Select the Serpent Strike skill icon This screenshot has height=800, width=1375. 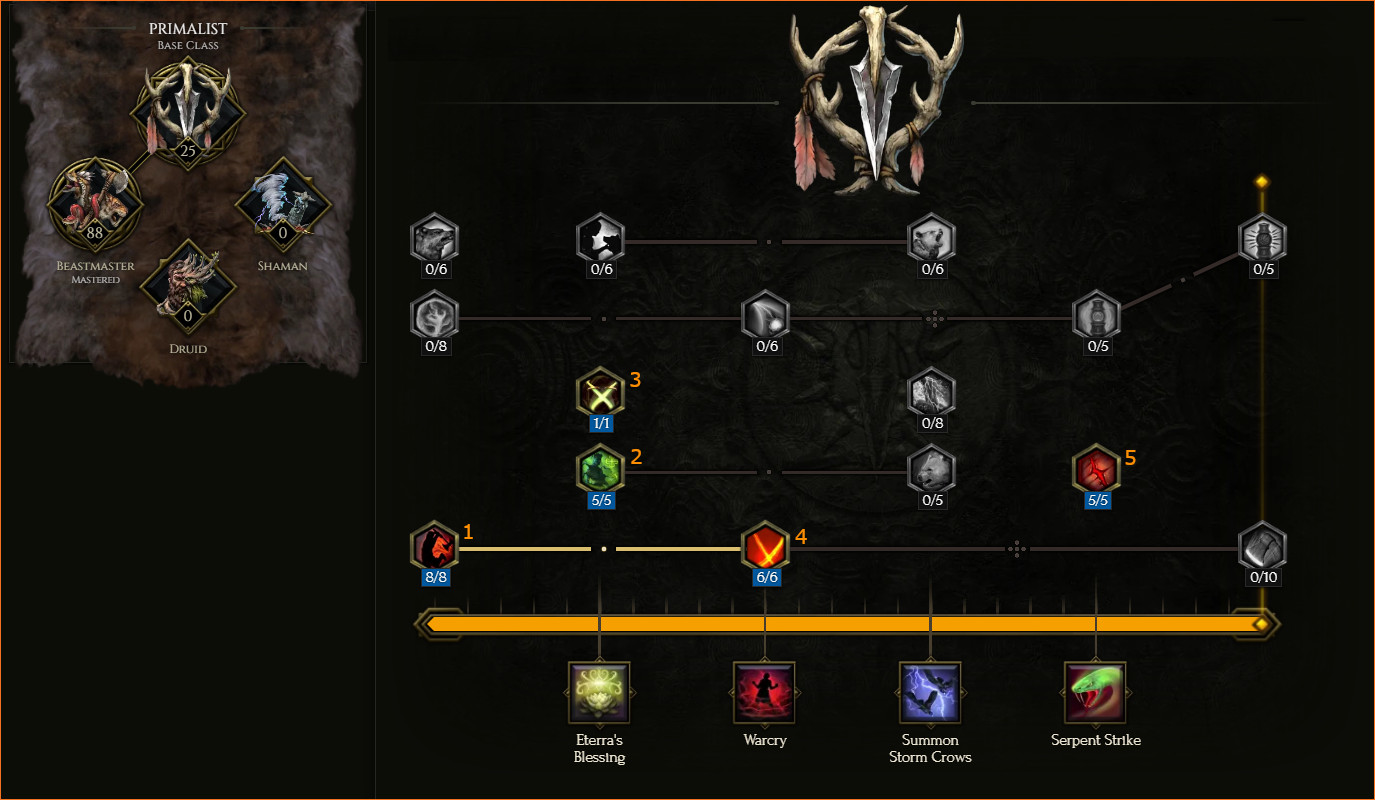[x=1095, y=692]
